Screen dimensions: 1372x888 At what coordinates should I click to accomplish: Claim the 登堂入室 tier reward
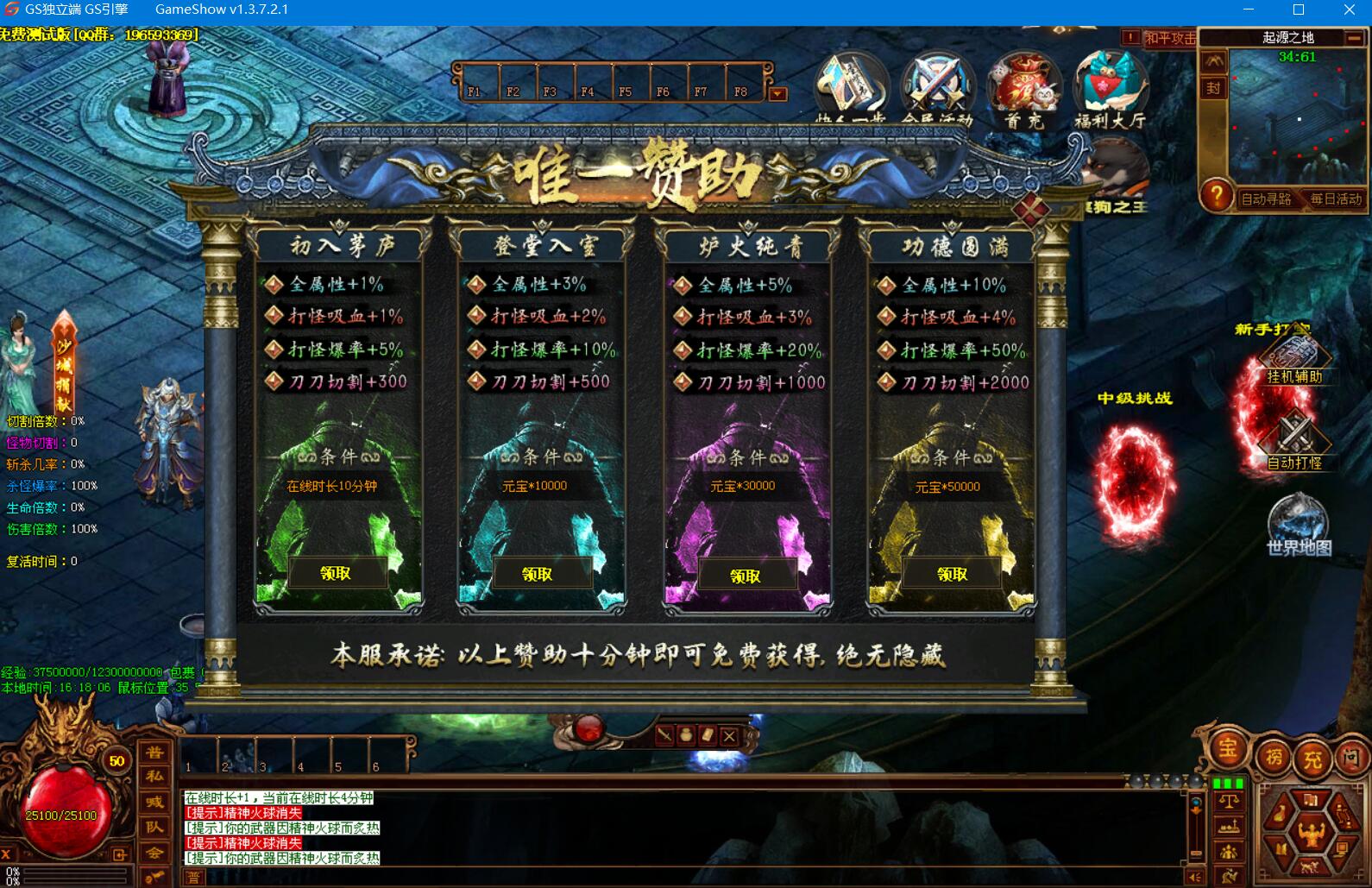538,574
